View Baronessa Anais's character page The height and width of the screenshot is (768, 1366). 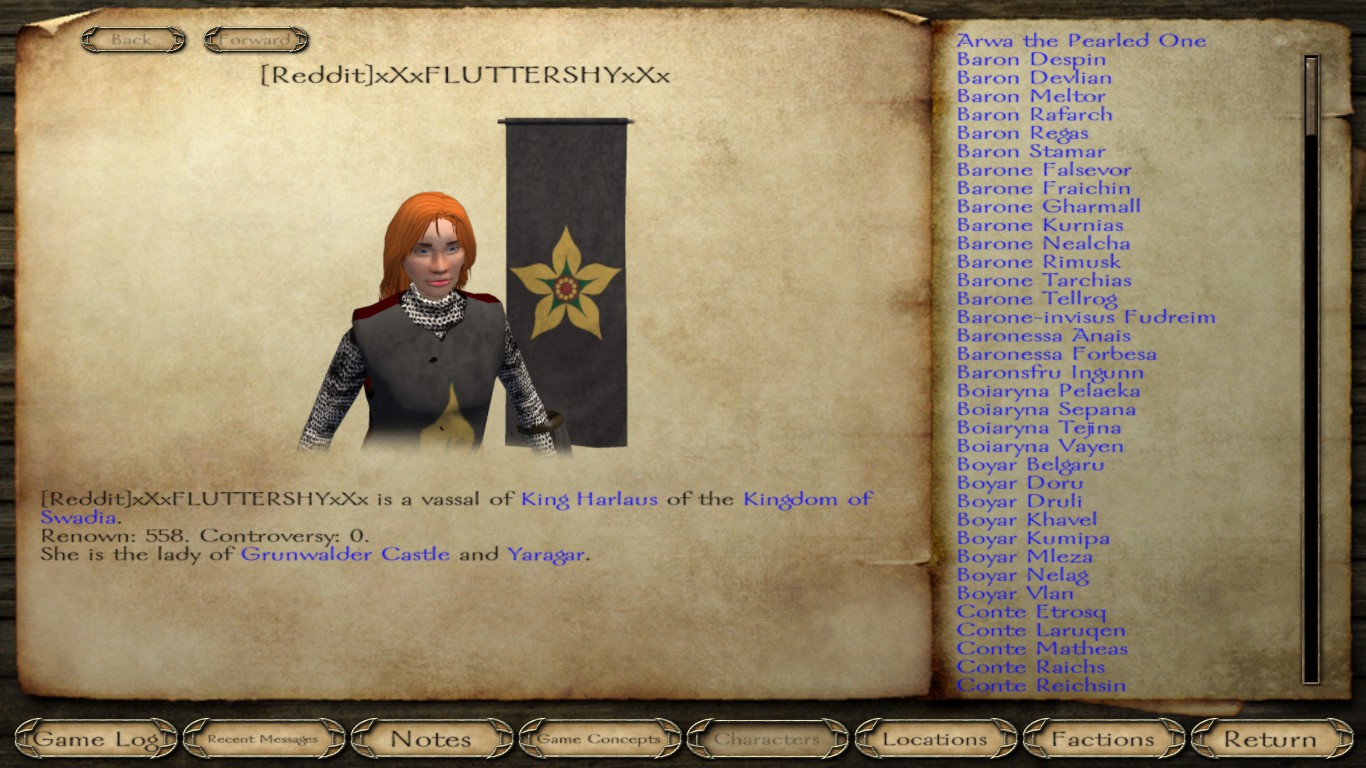(1043, 336)
